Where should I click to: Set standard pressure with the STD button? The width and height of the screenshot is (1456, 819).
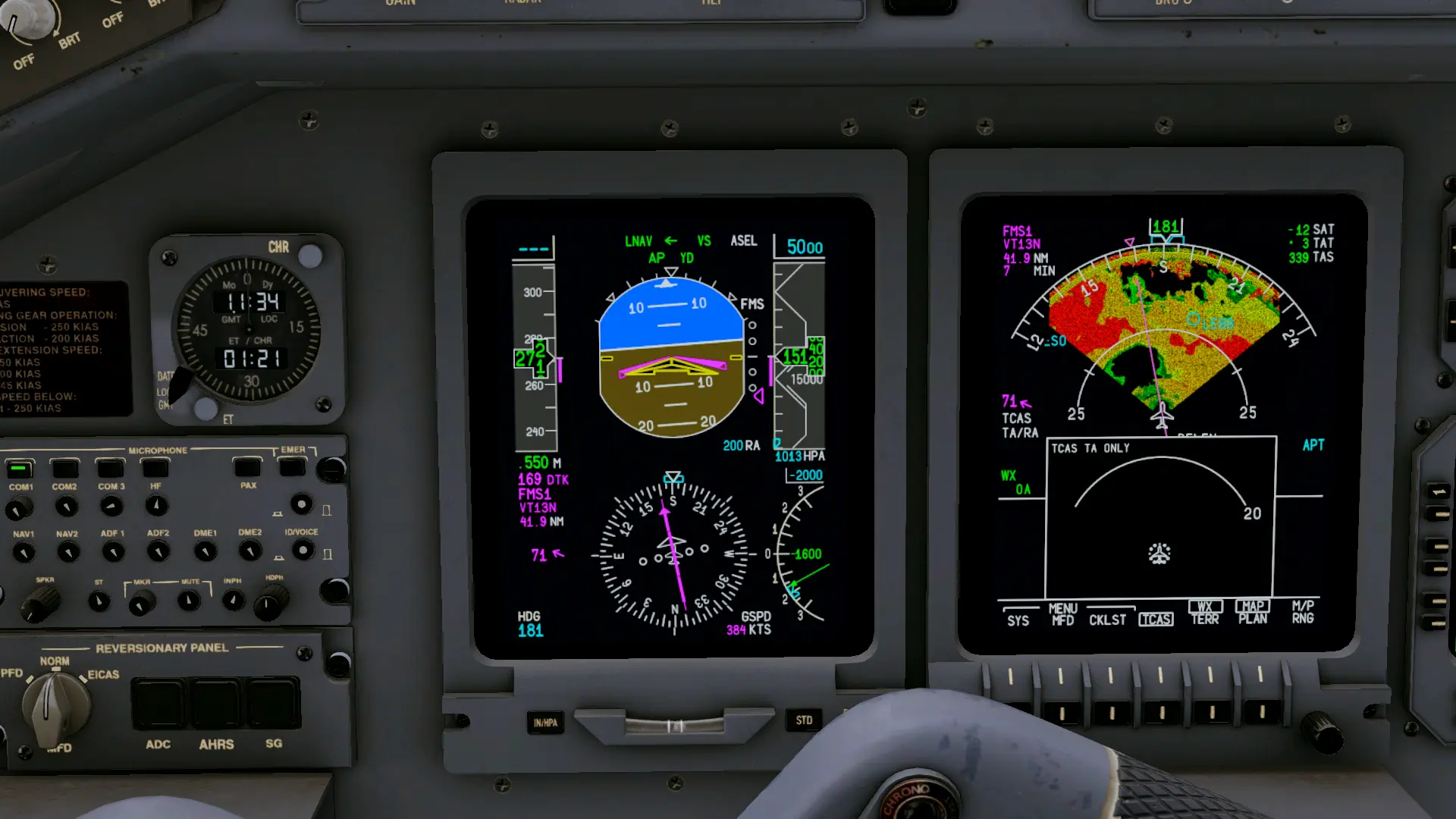804,720
